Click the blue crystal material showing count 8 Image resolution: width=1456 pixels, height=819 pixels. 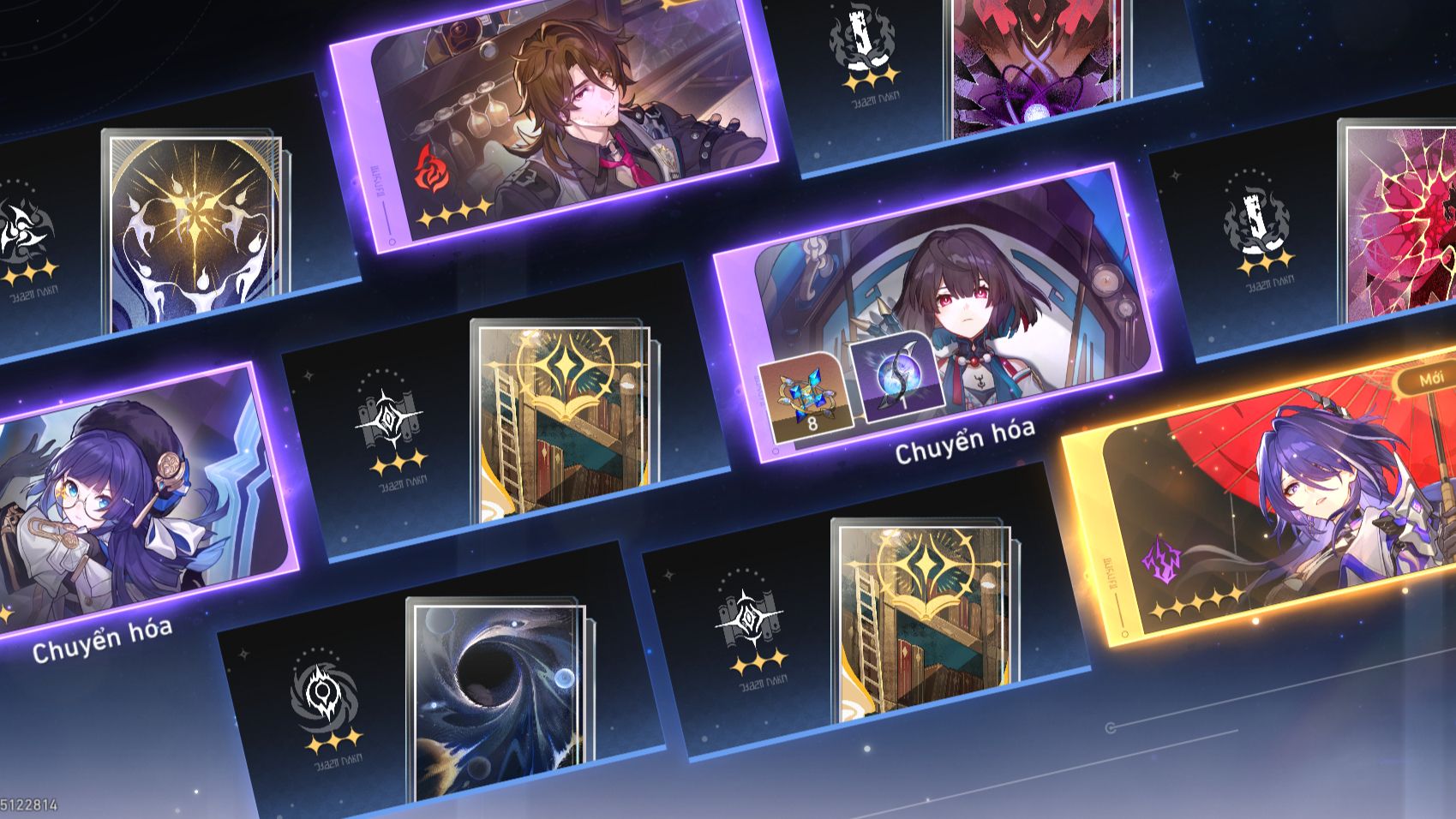point(806,397)
